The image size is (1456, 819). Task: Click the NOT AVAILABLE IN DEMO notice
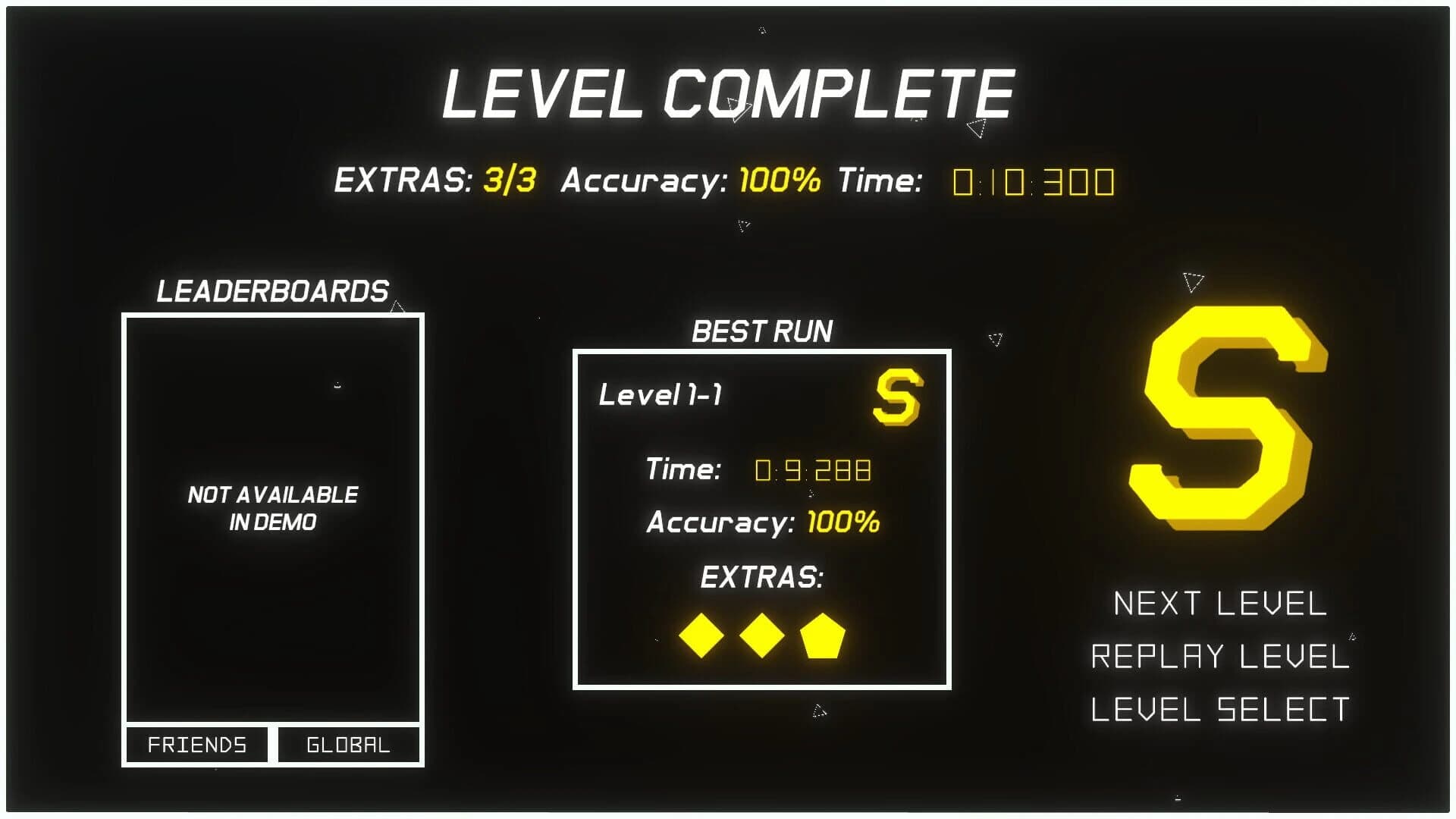(x=273, y=508)
